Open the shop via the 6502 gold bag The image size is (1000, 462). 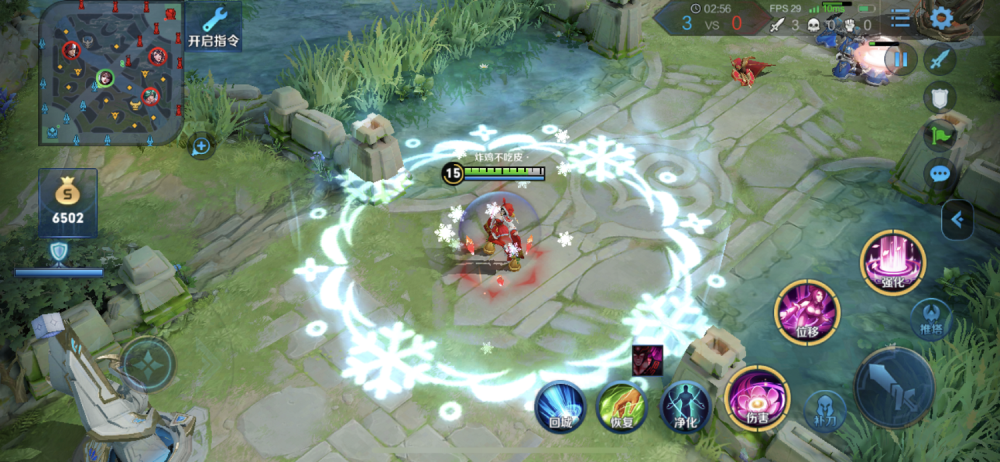68,203
